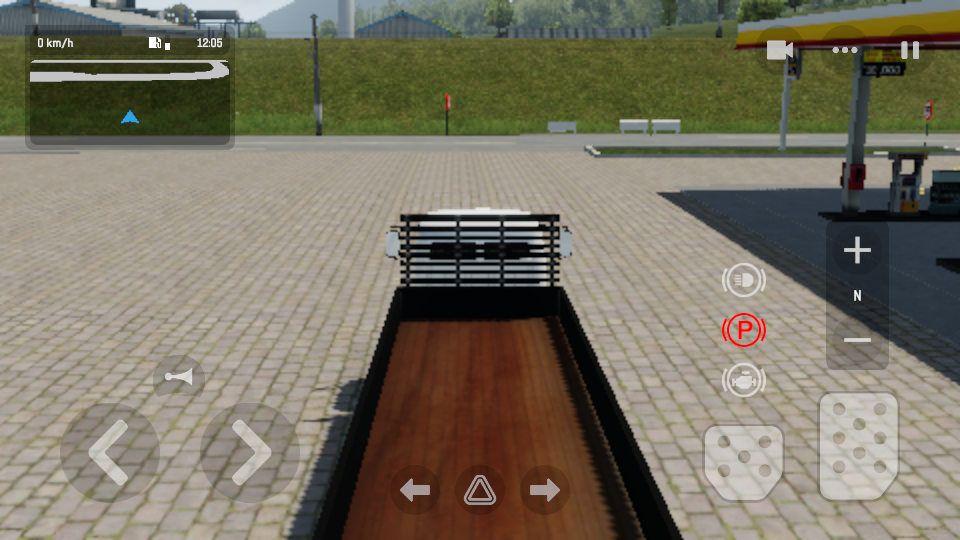Tap the accelerator pedal
Viewport: 960px width, 540px height.
(858, 445)
